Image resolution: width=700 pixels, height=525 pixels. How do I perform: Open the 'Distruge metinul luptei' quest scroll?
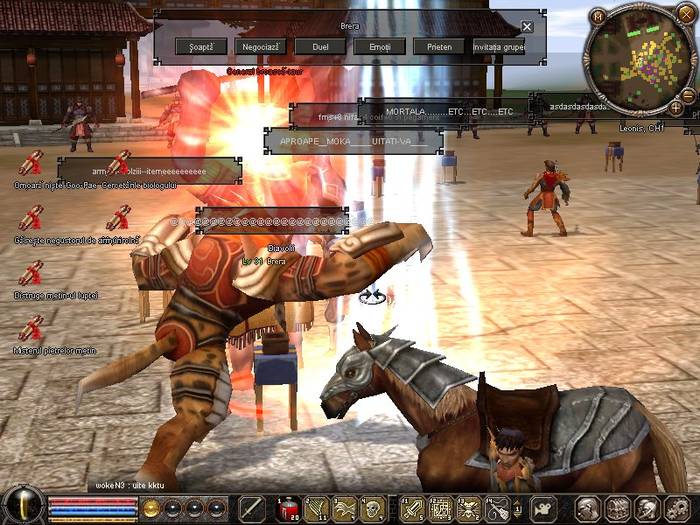point(31,273)
